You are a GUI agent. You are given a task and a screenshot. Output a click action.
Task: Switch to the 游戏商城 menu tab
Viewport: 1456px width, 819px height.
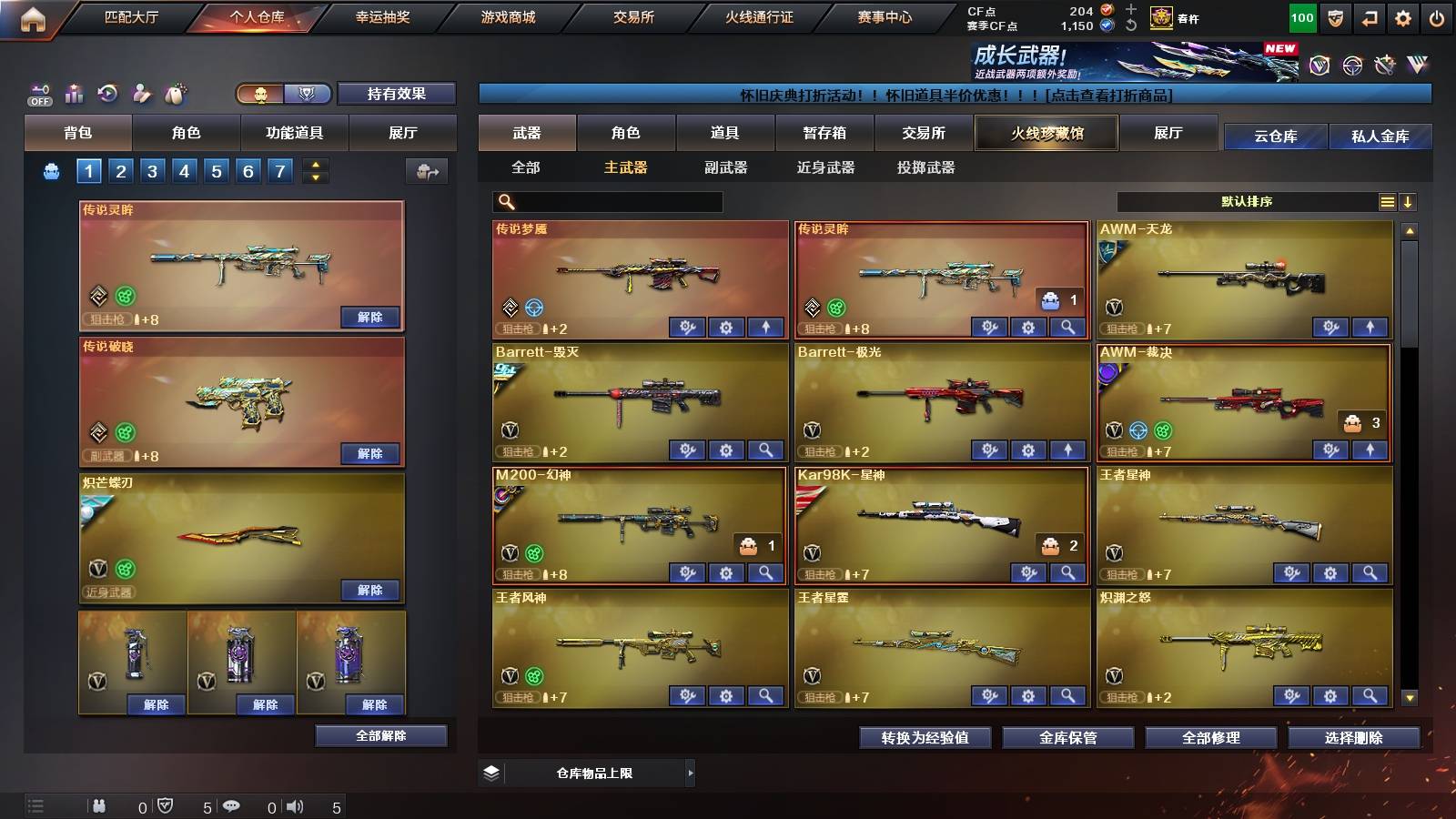pos(507,16)
